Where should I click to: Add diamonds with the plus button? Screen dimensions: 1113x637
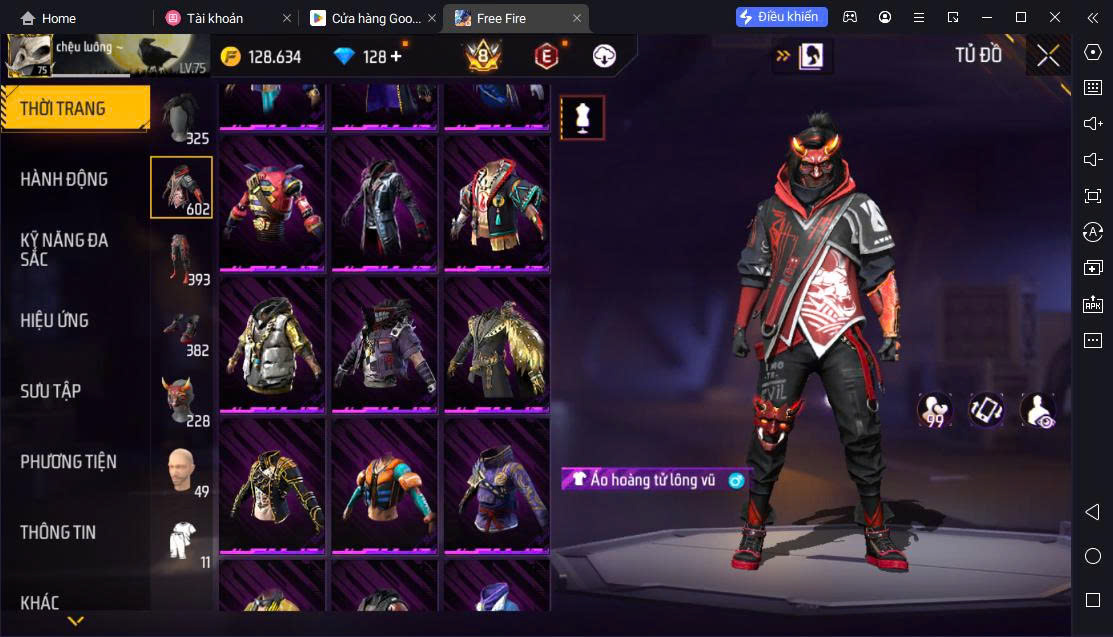[396, 56]
